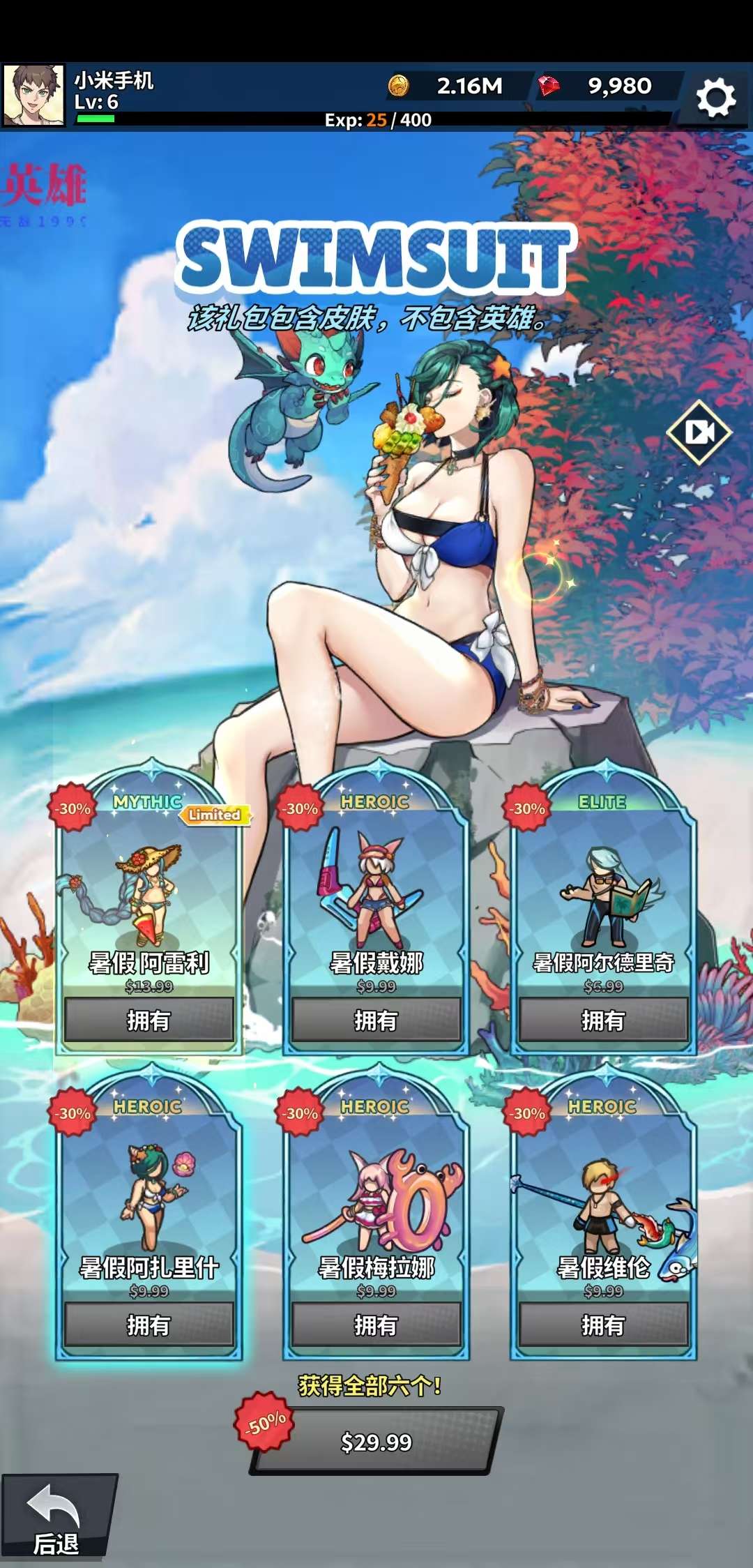Viewport: 753px width, 1568px height.
Task: Click 拥有 button under 暑假阿尔德里奇
Action: click(x=603, y=1020)
